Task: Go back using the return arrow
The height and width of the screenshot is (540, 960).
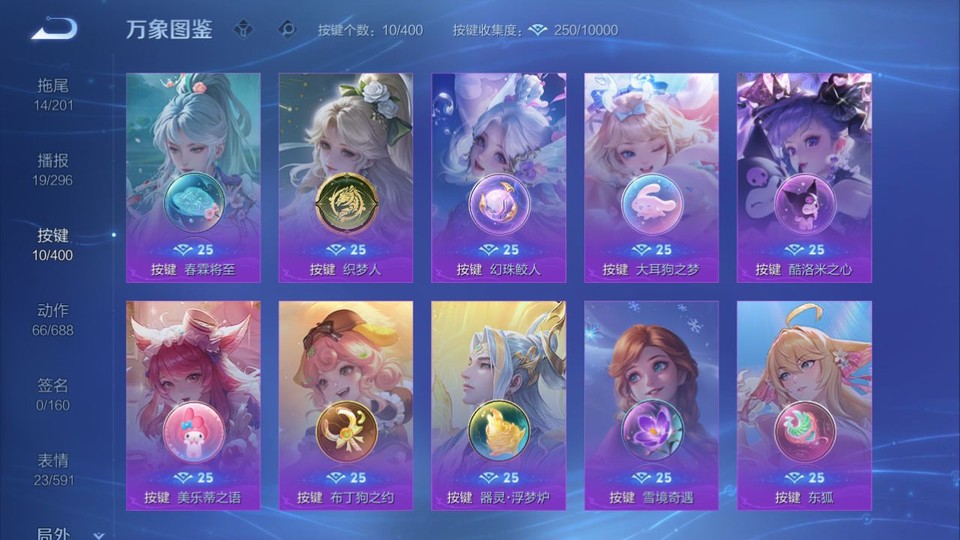Action: (54, 29)
